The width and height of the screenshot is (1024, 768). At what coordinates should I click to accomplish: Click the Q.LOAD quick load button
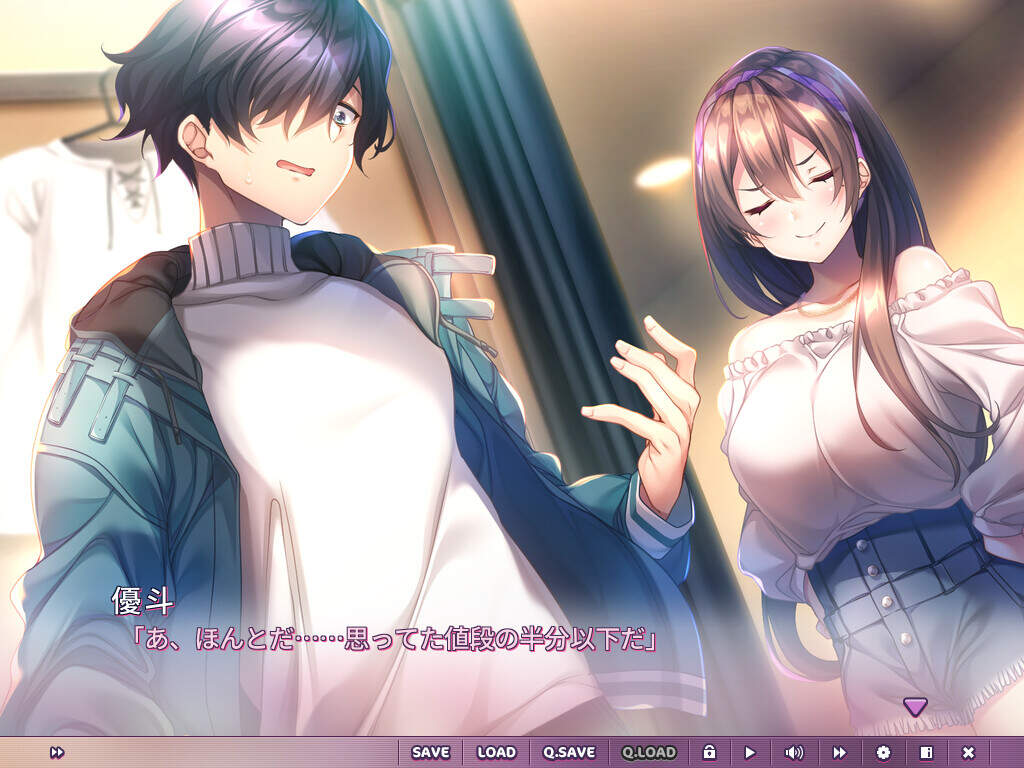pos(649,752)
